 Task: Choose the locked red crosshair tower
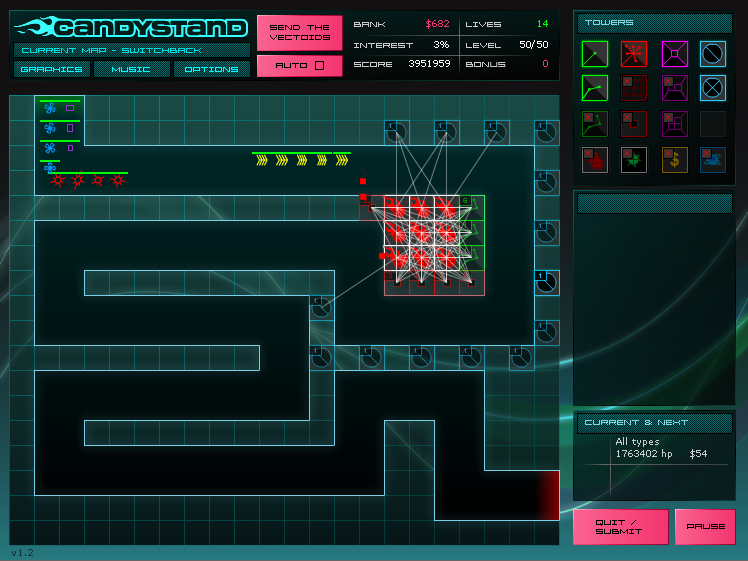tap(595, 160)
